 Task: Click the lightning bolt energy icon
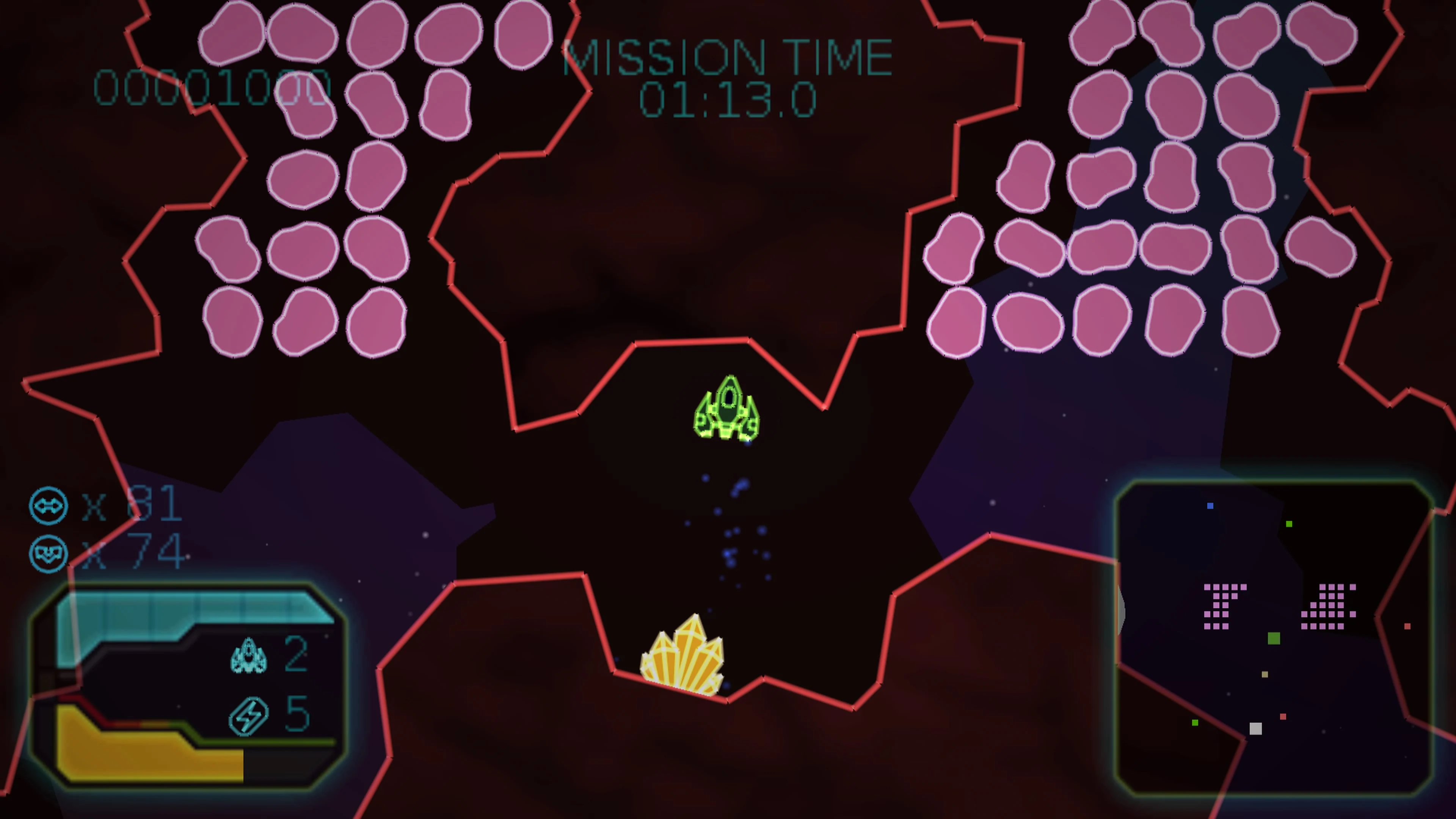249,715
